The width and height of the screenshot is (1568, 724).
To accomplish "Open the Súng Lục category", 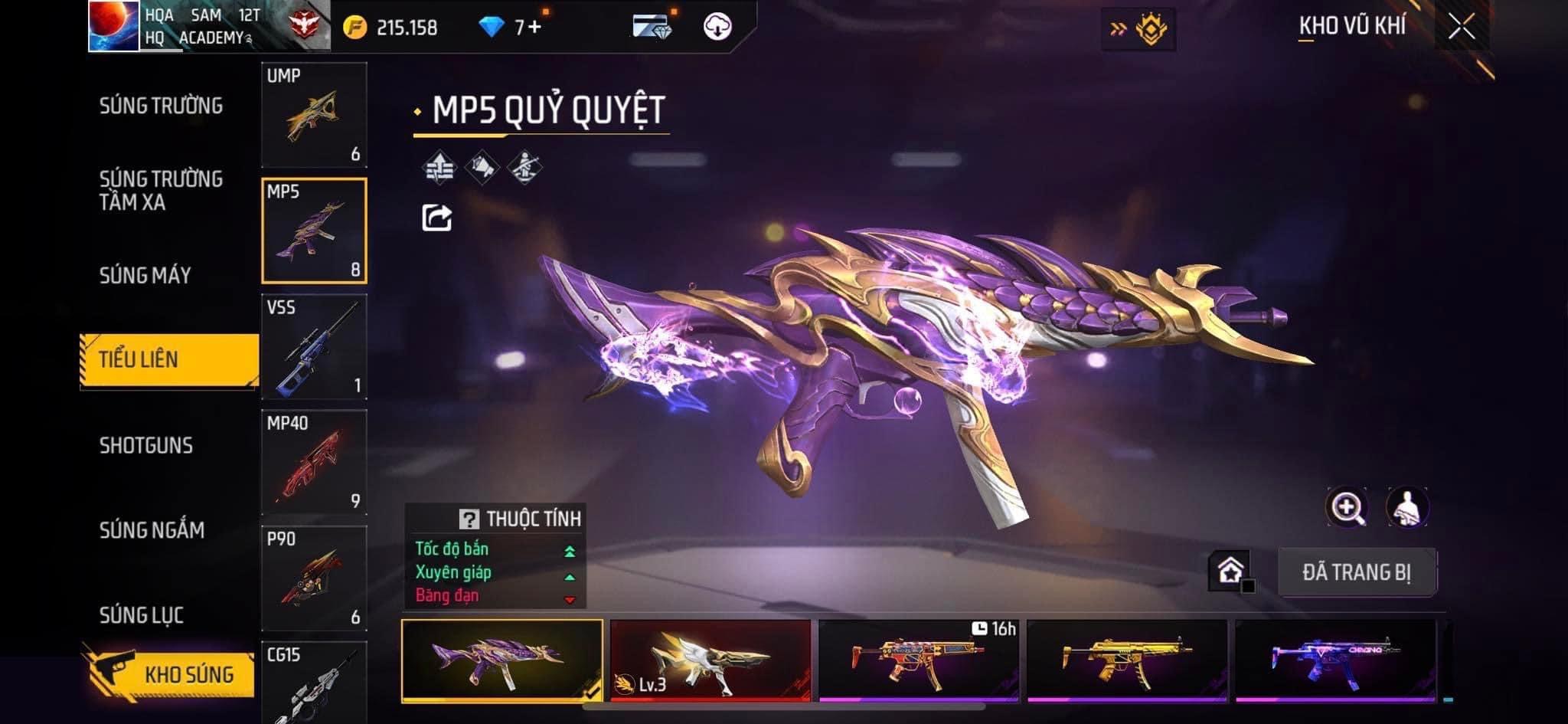I will pyautogui.click(x=142, y=614).
